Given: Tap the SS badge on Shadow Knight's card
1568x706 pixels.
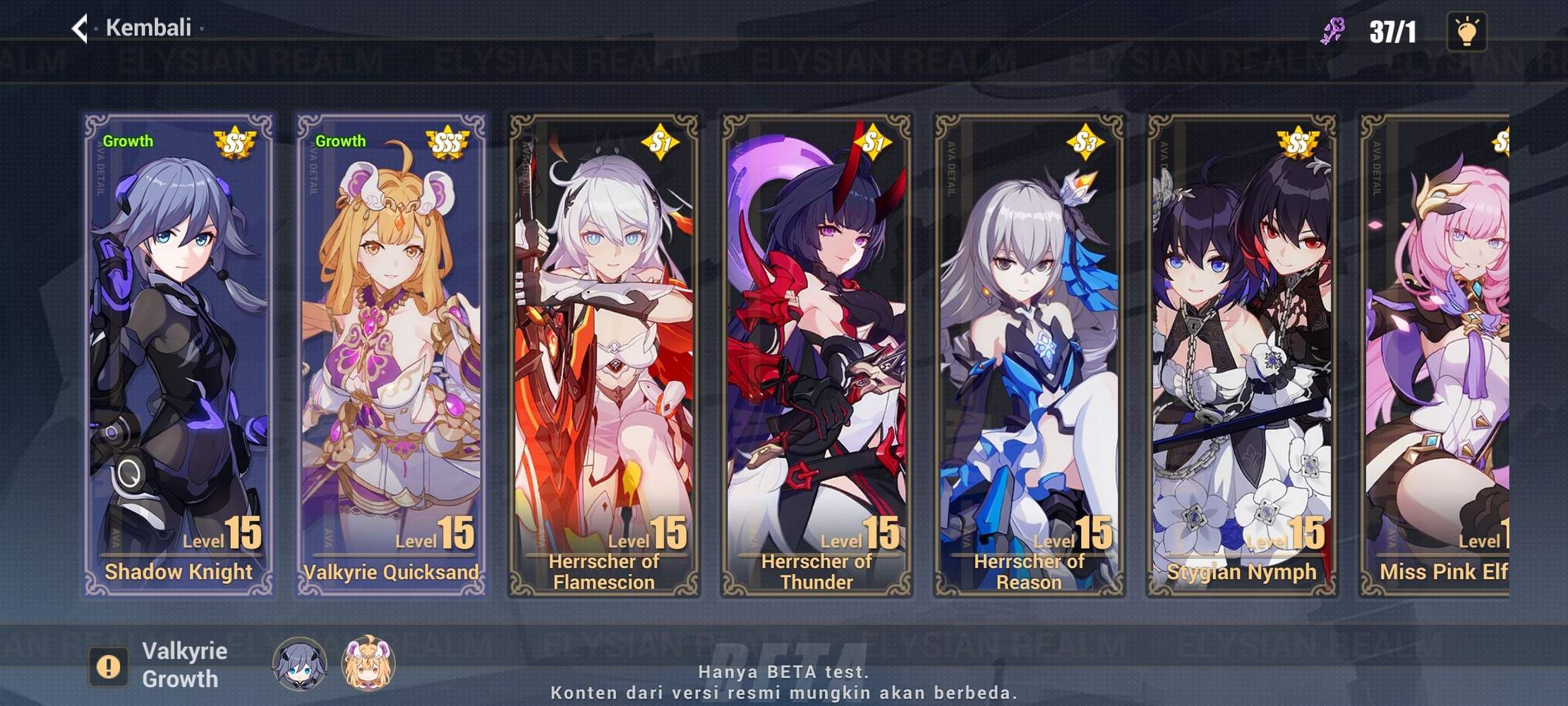Looking at the screenshot, I should click(235, 141).
